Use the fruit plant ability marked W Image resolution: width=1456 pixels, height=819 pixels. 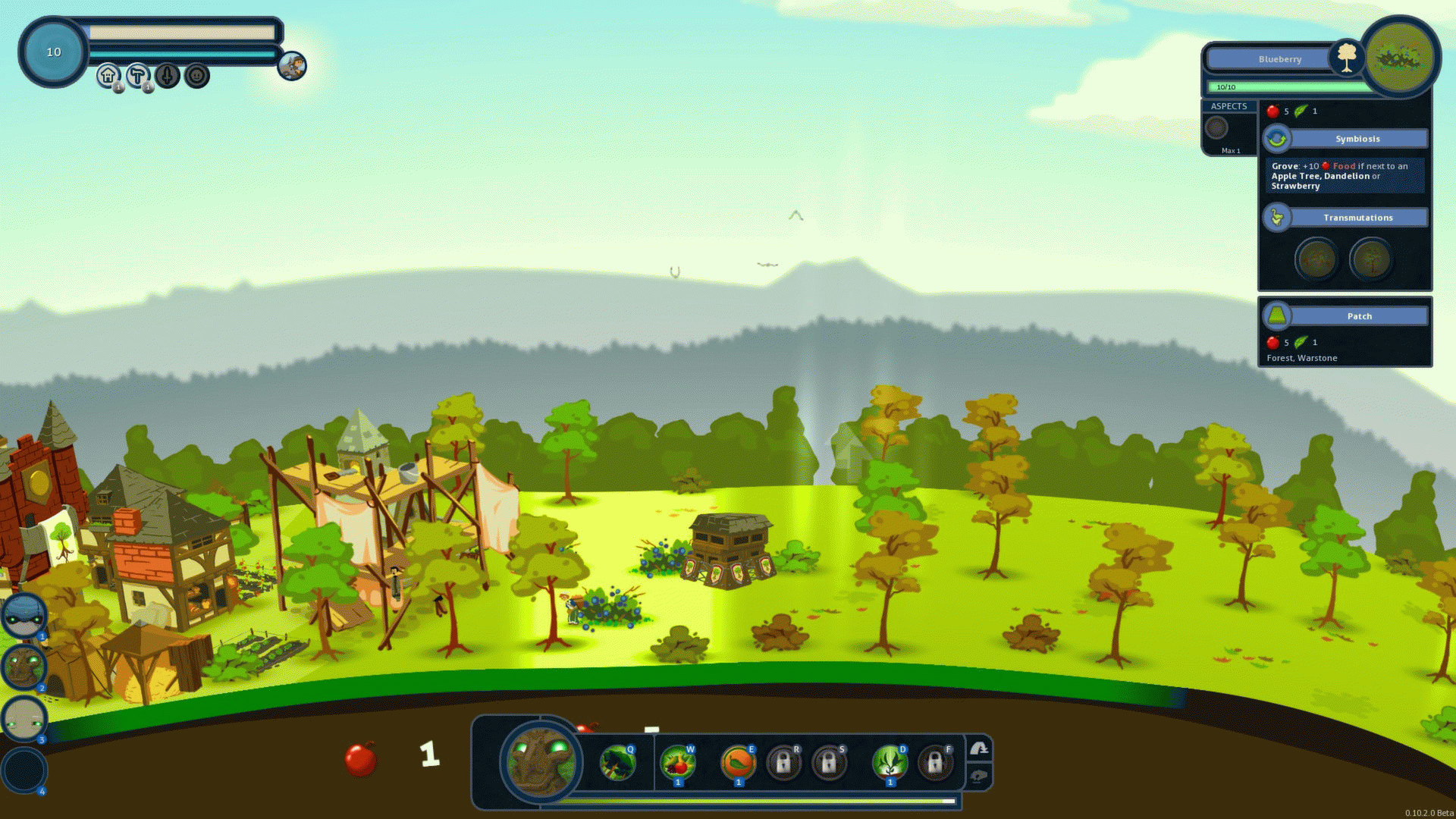coord(677,762)
